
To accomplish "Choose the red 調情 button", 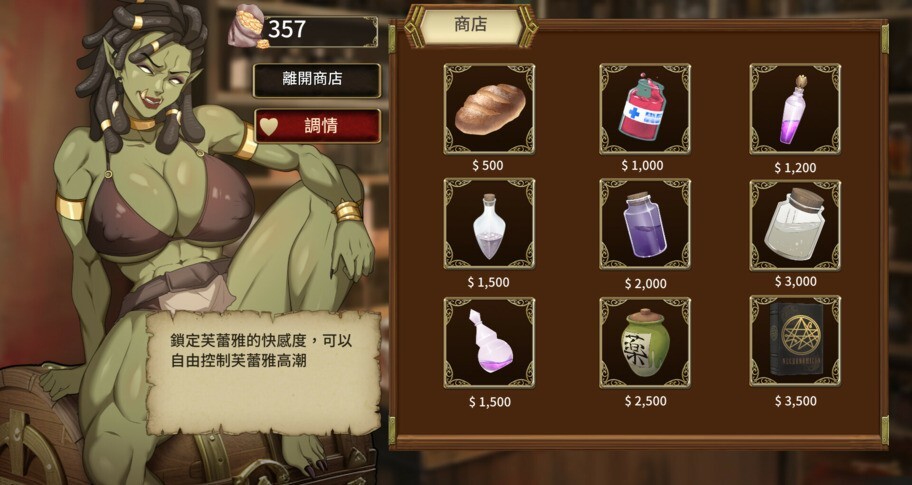I will click(317, 126).
